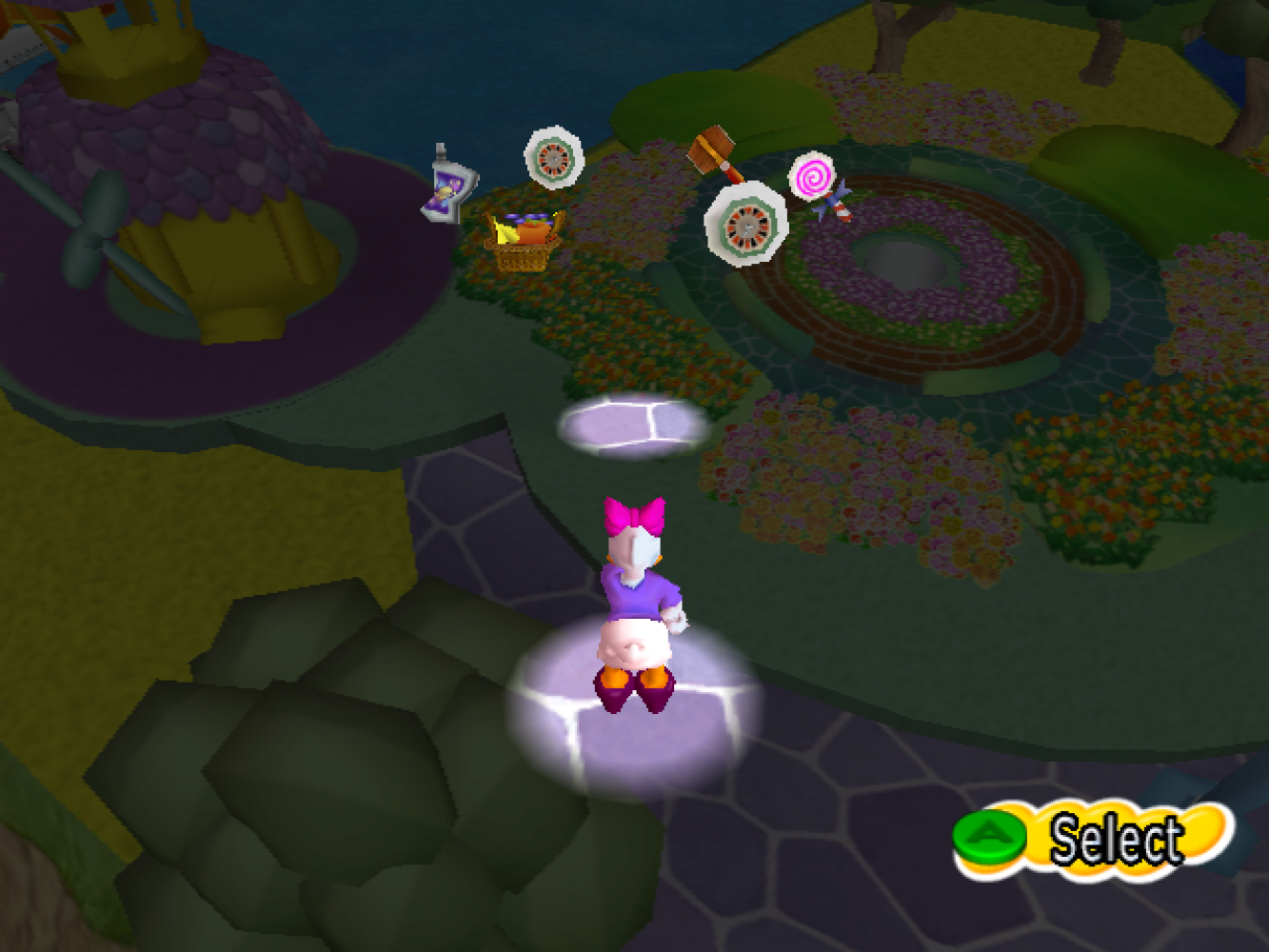Select the glowing stone tile ahead of Daisy
Image resolution: width=1269 pixels, height=952 pixels.
634,425
